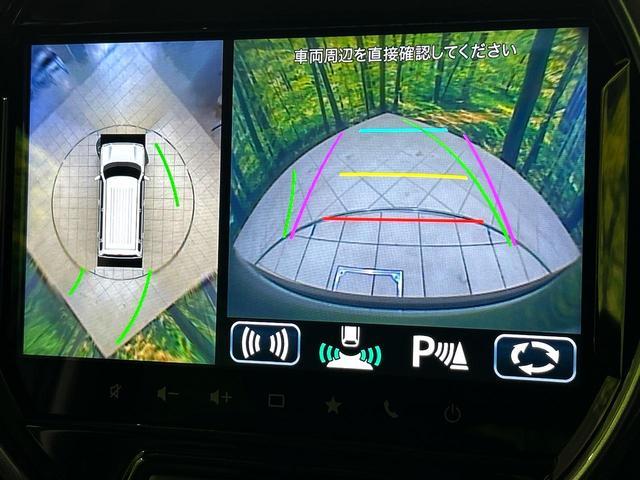Tap the power button below the screen
The width and height of the screenshot is (640, 480).
452,411
